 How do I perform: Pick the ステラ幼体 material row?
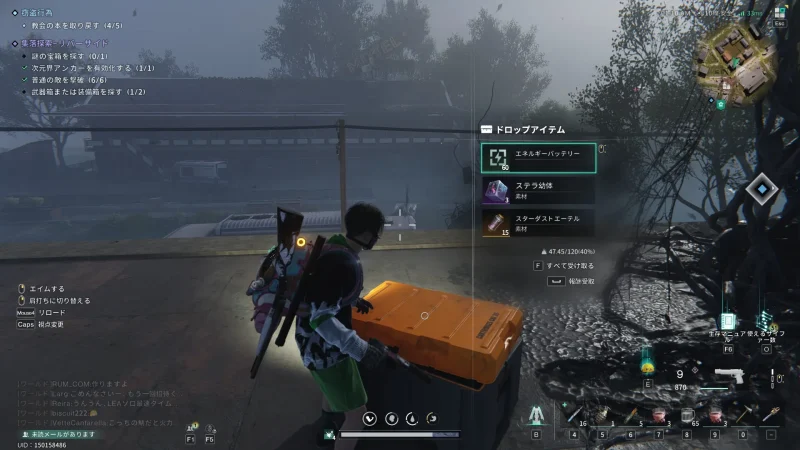pos(539,190)
